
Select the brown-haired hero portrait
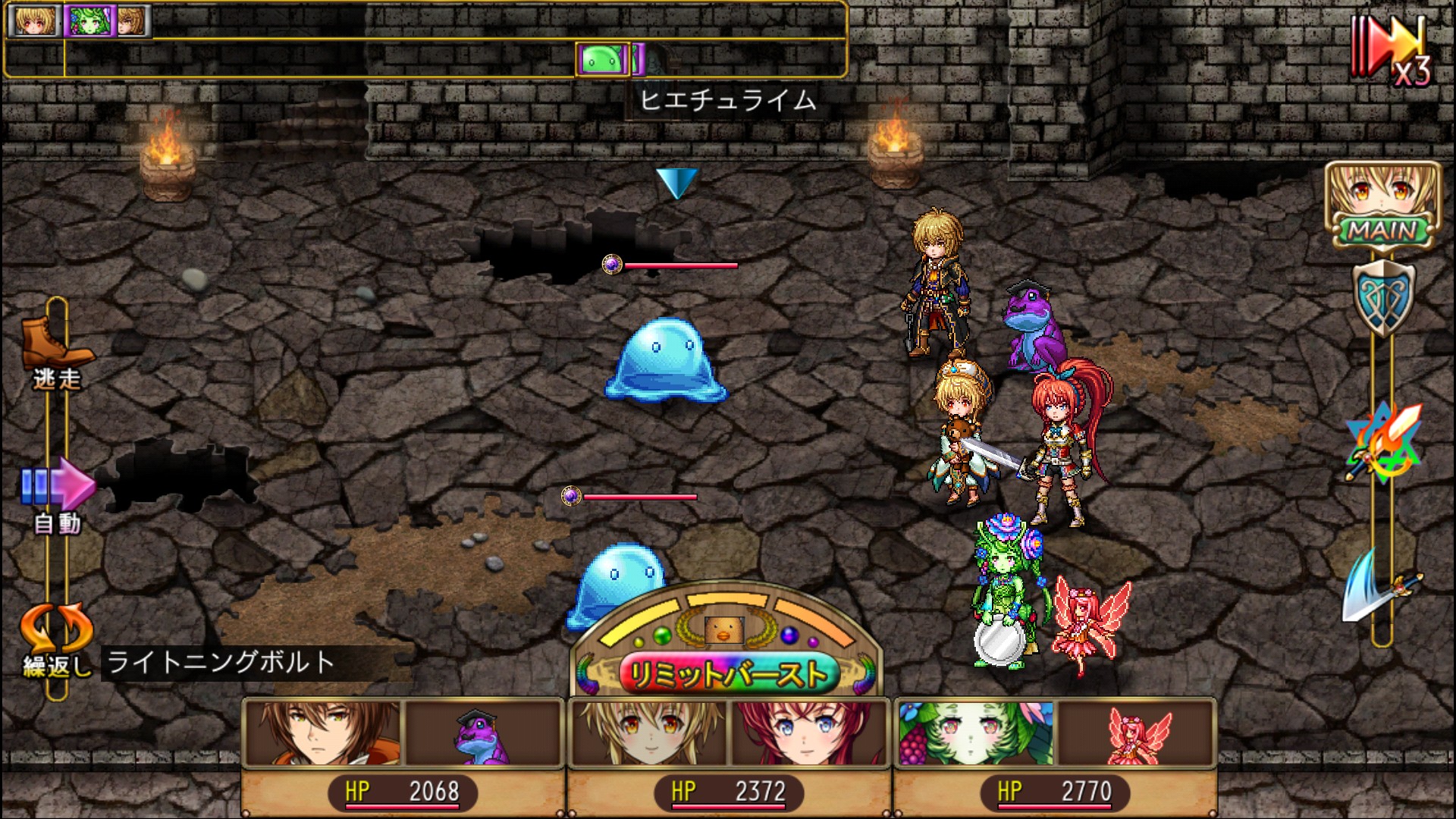click(x=323, y=733)
